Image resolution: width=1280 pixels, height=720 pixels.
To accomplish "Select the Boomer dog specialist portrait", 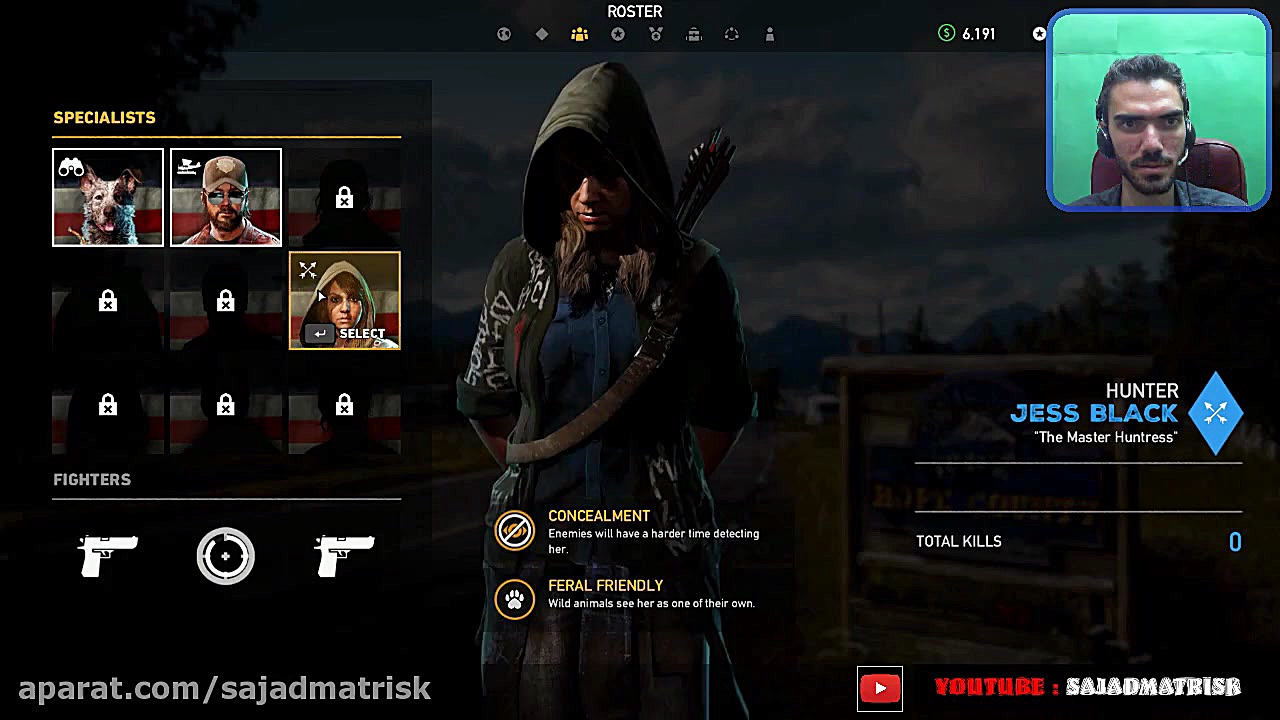I will 108,197.
